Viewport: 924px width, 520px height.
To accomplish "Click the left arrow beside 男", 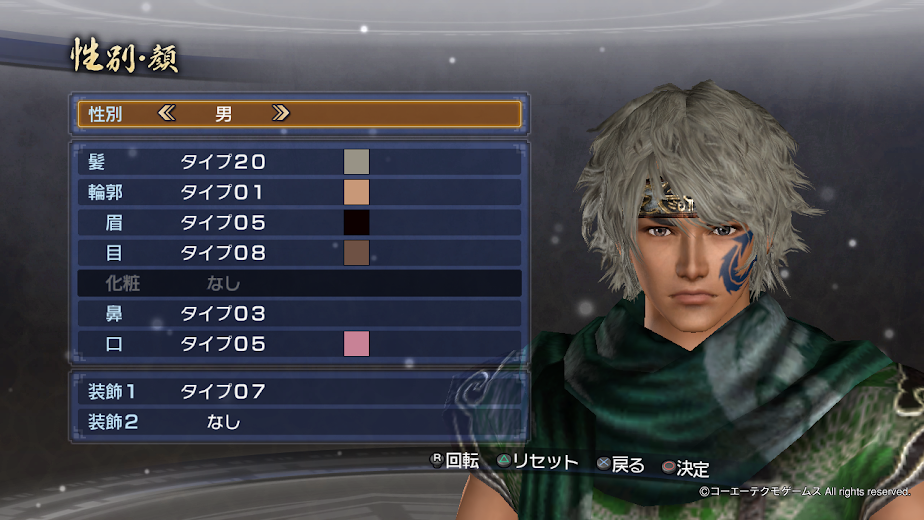I will click(166, 114).
